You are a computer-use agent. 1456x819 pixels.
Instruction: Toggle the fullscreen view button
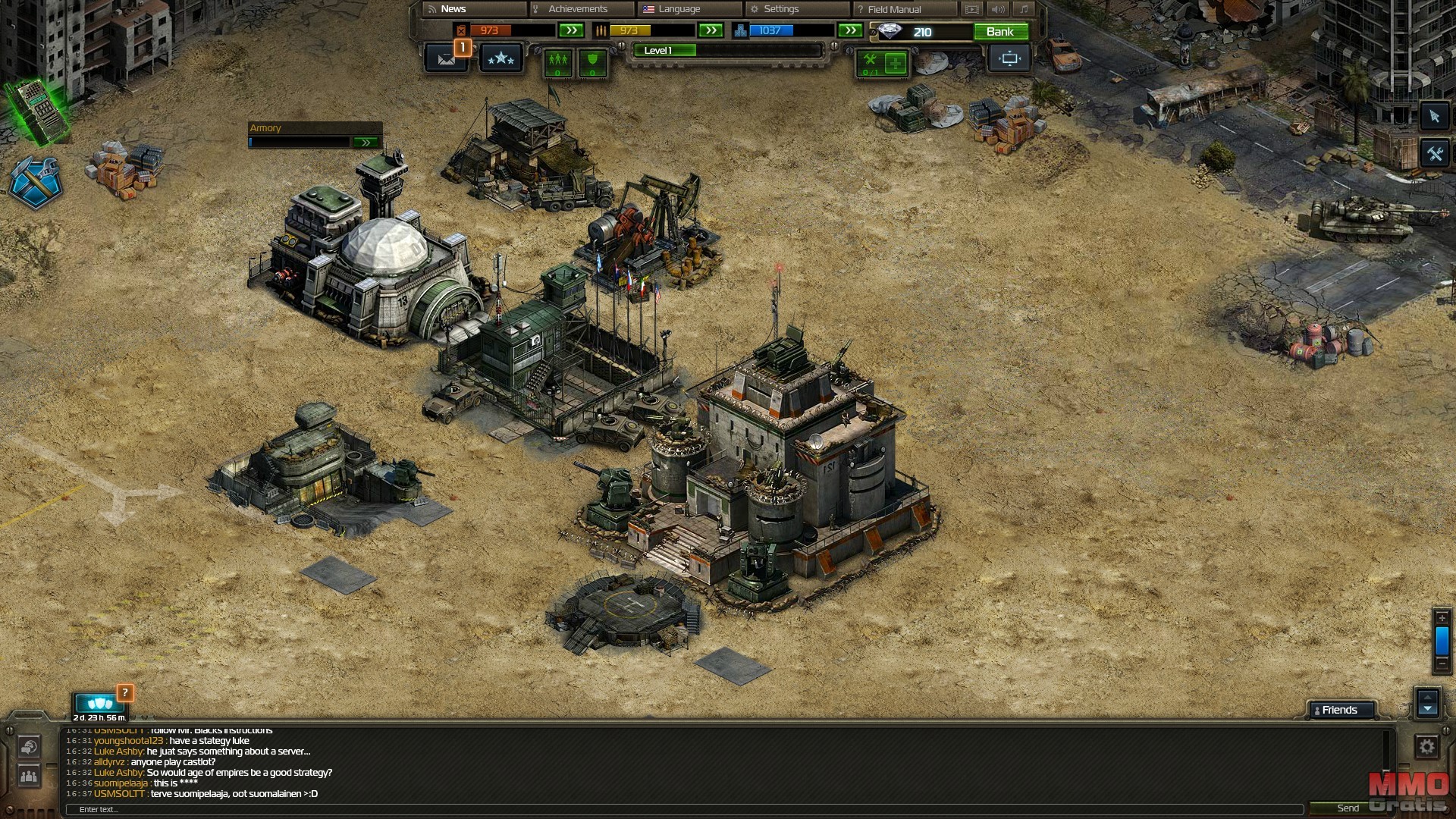(x=1009, y=58)
